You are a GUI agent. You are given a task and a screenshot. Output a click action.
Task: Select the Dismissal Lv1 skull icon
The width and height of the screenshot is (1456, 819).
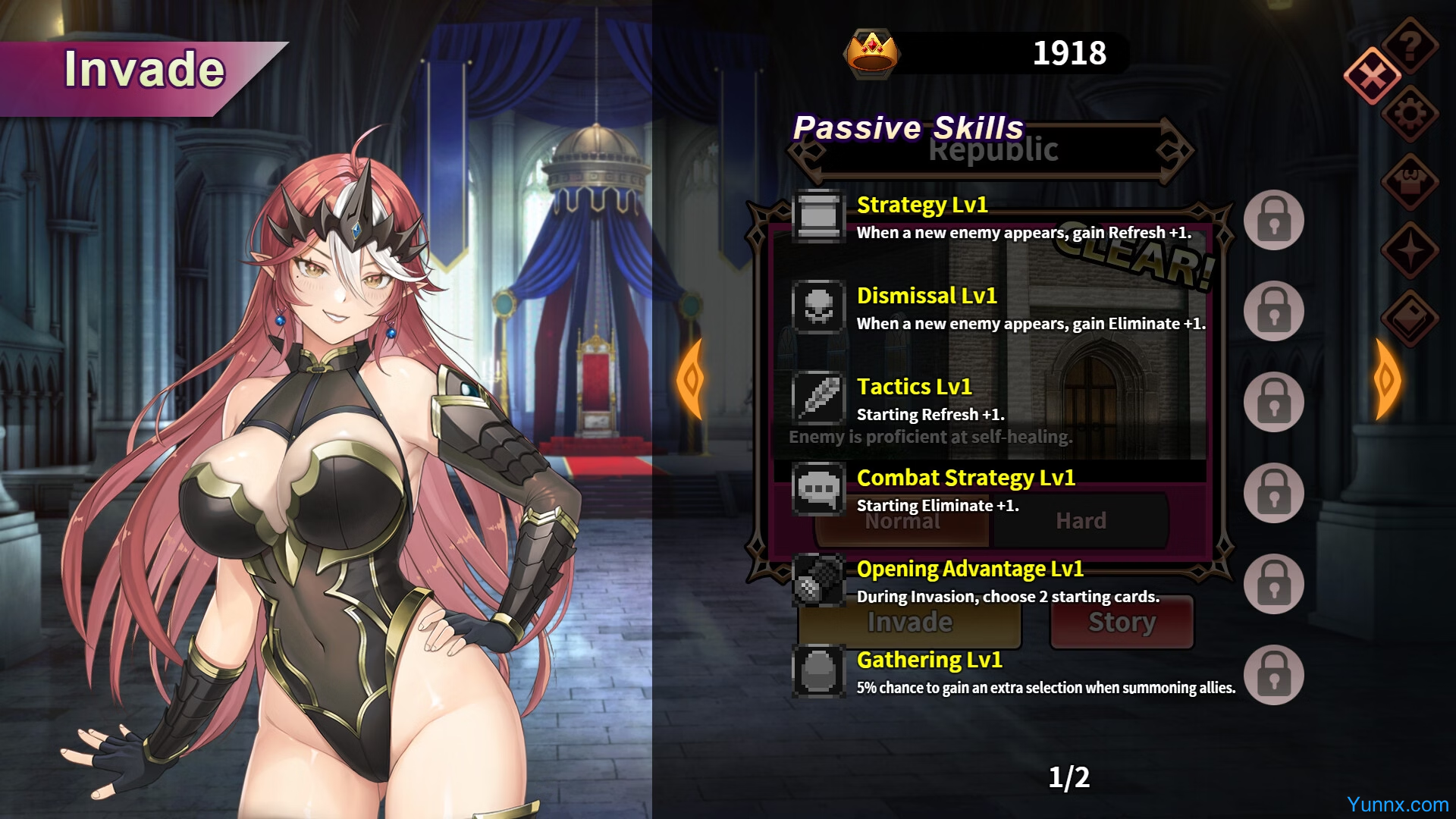click(818, 307)
